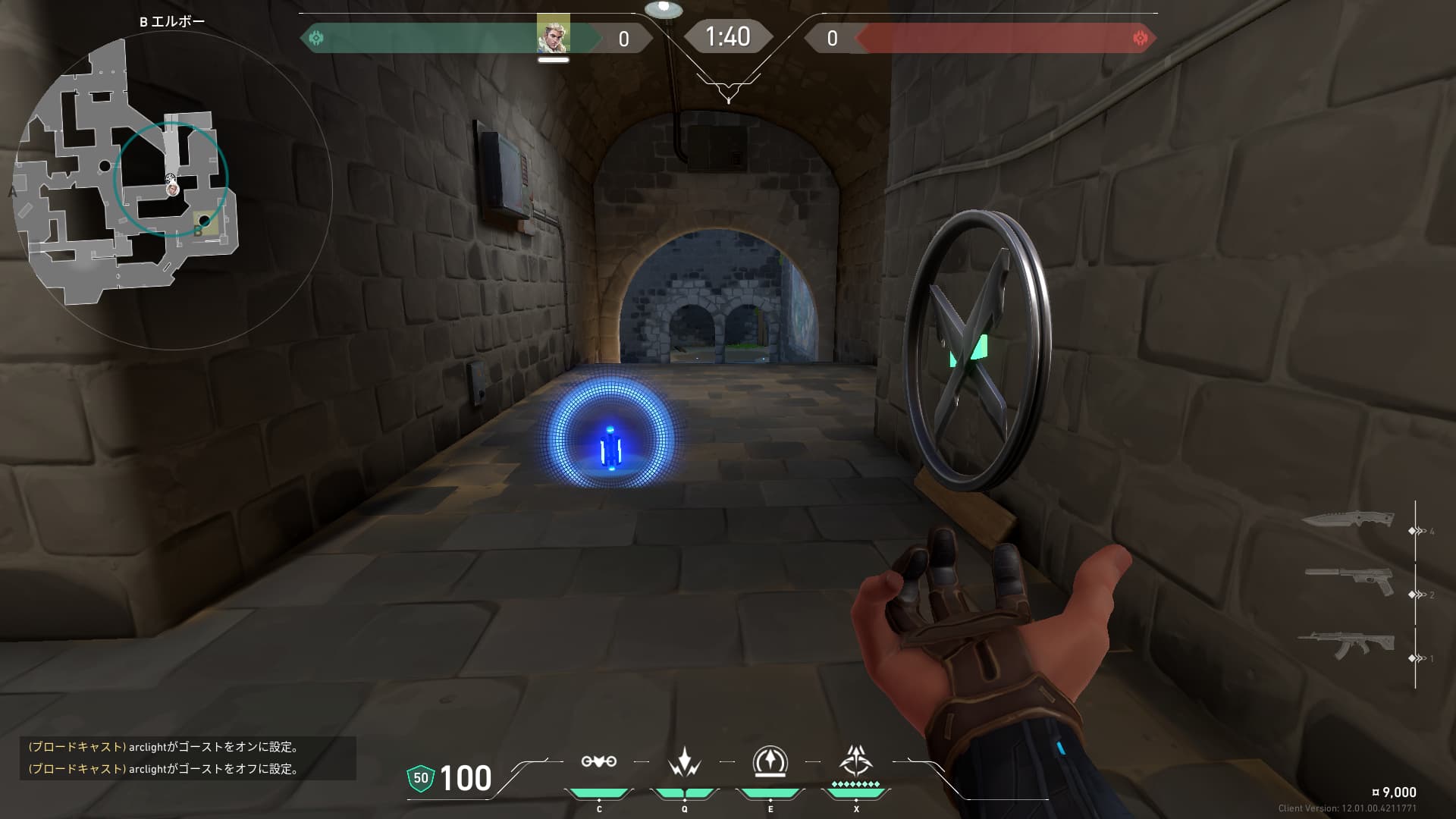The image size is (1456, 819).
Task: Click the B site marker on minimap
Action: [x=199, y=229]
